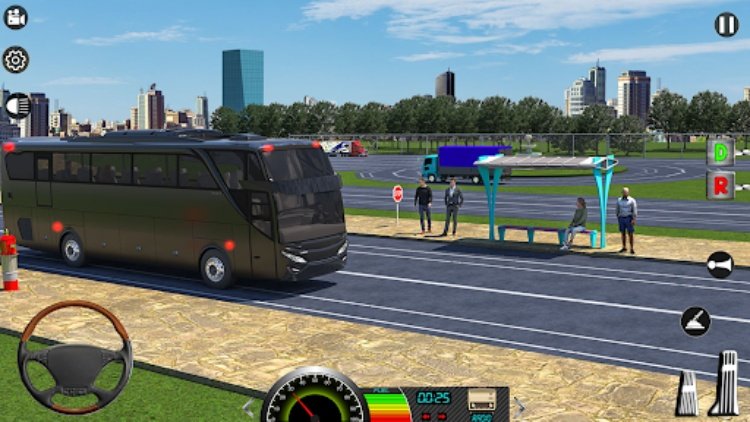Pause the game
750x422 pixels.
point(727,24)
